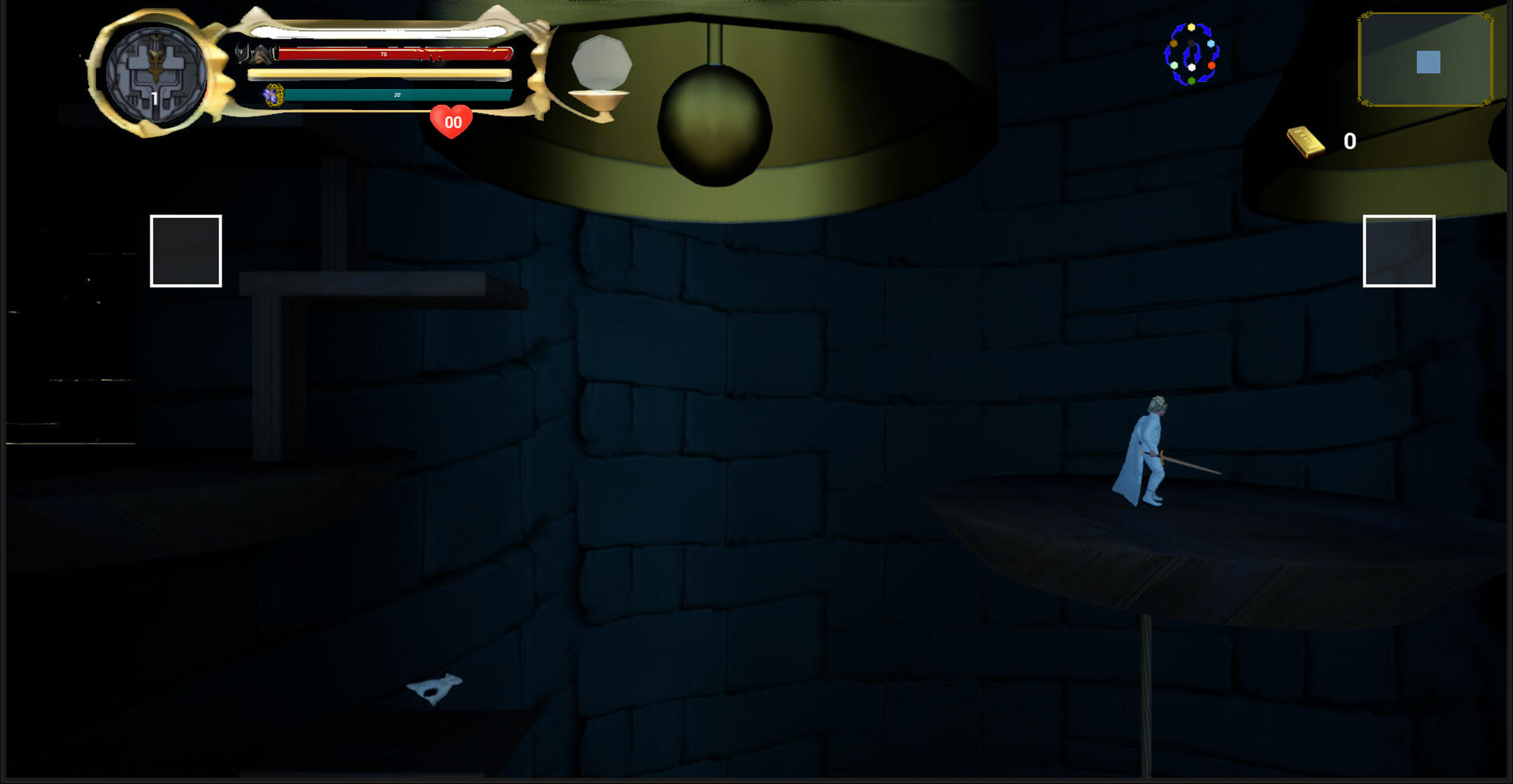This screenshot has width=1513, height=784.
Task: Click the hanging golden pendulum ball
Action: [714, 126]
